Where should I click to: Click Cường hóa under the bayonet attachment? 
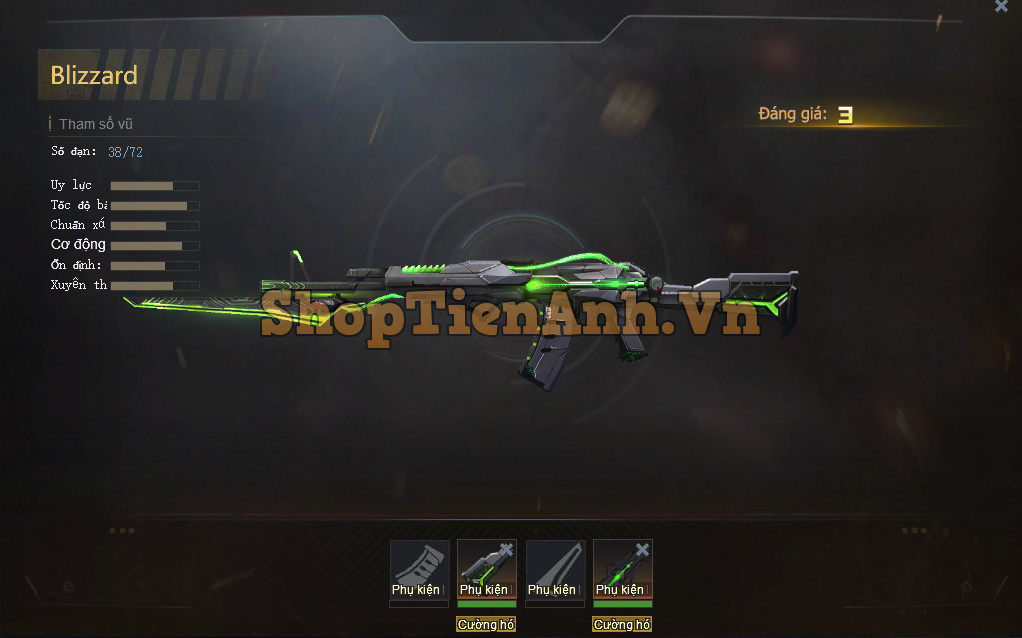pyautogui.click(x=622, y=624)
